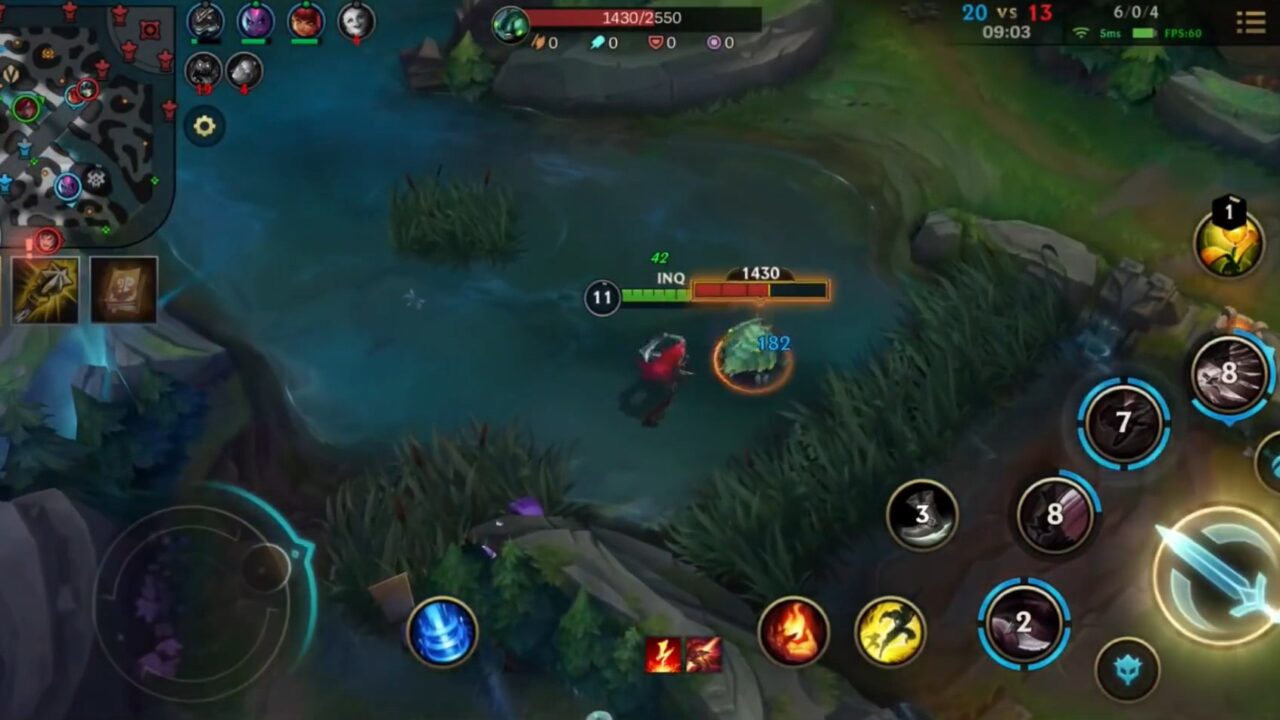Activate the boots item showing 3
Viewport: 1280px width, 720px height.
tap(920, 516)
